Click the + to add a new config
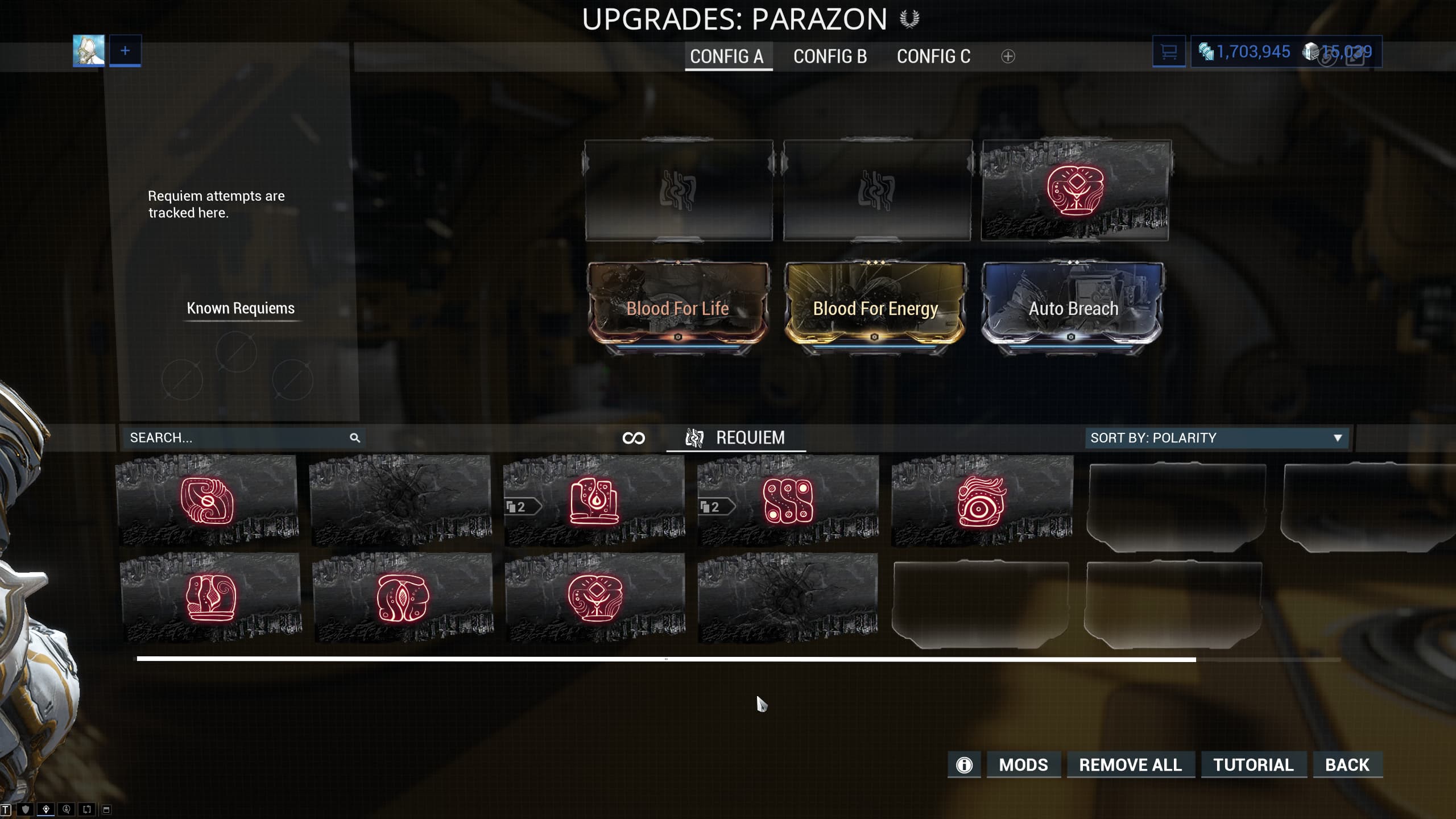 click(1007, 56)
